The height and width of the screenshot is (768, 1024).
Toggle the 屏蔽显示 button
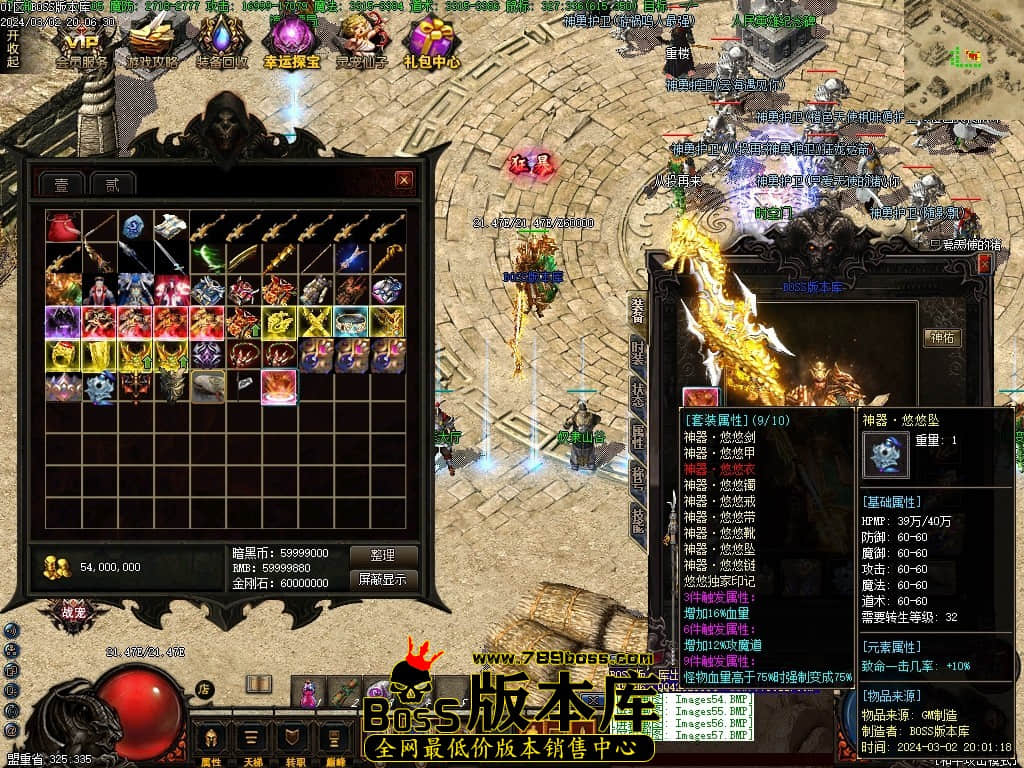[x=382, y=579]
